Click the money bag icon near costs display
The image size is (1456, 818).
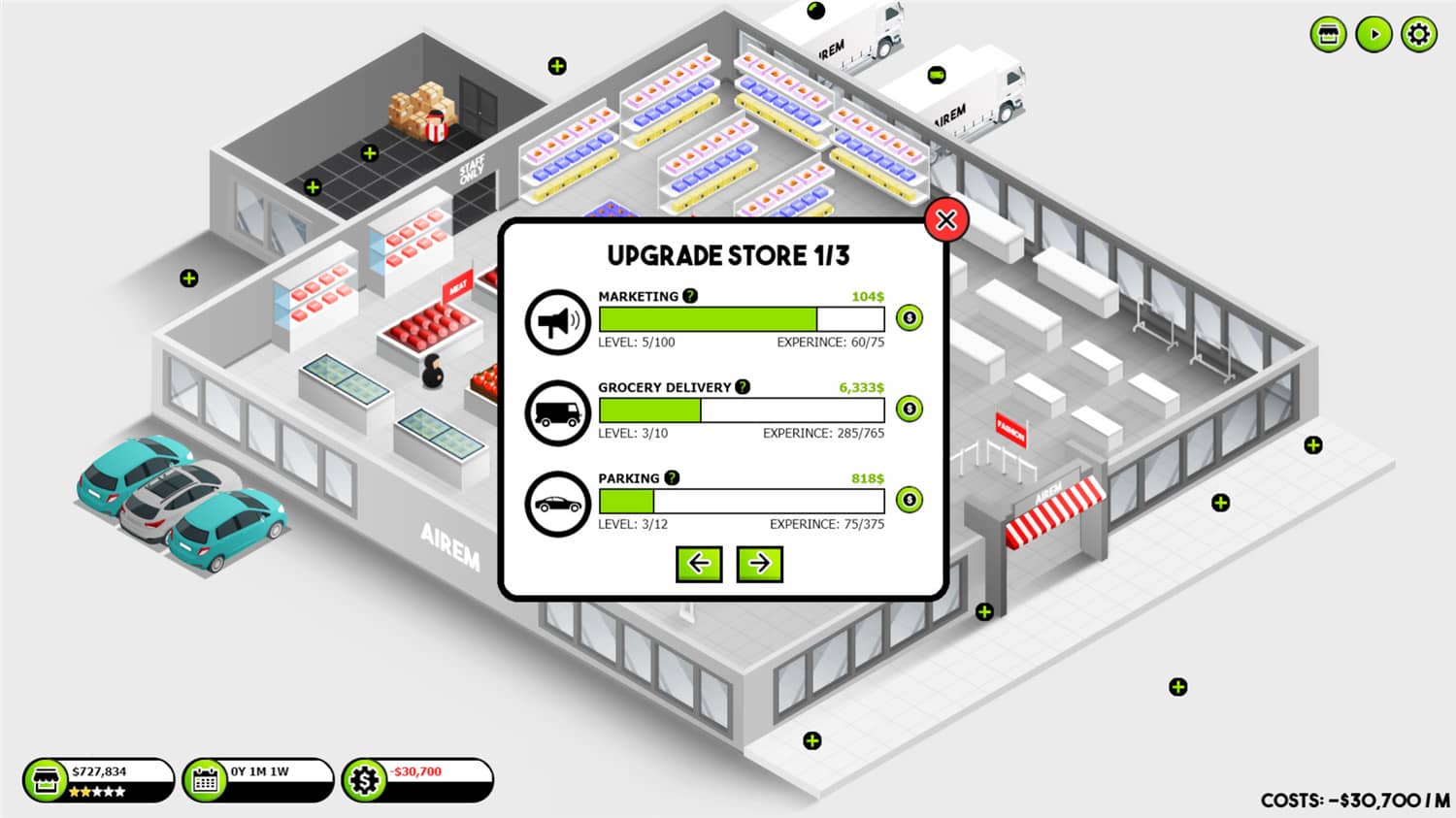click(367, 778)
